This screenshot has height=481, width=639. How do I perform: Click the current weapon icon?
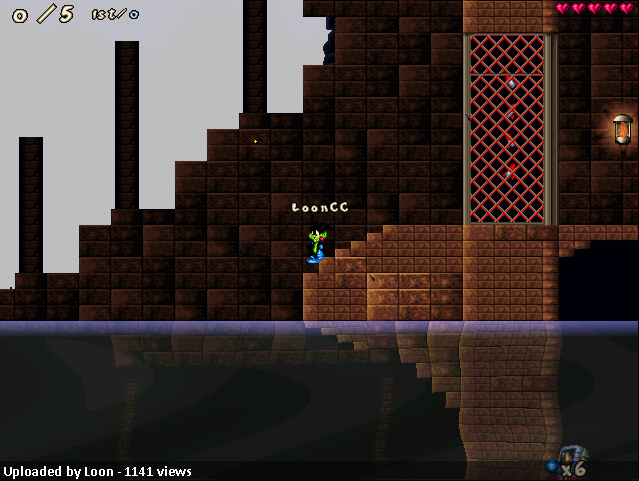click(570, 455)
